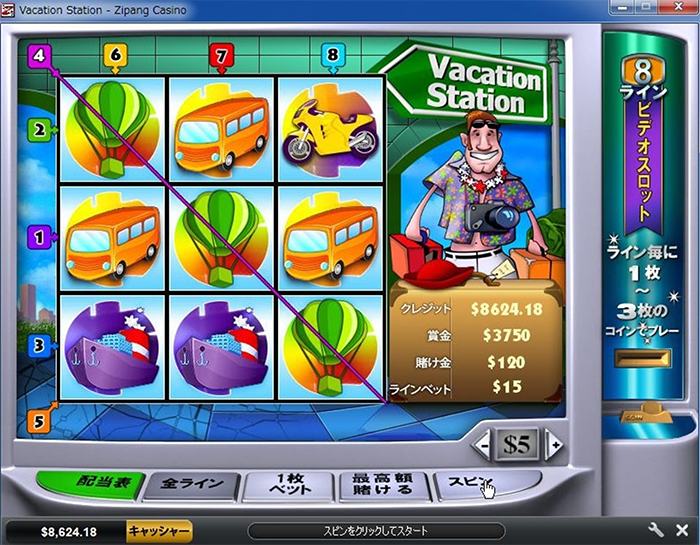Select payline marker 1

(40, 238)
